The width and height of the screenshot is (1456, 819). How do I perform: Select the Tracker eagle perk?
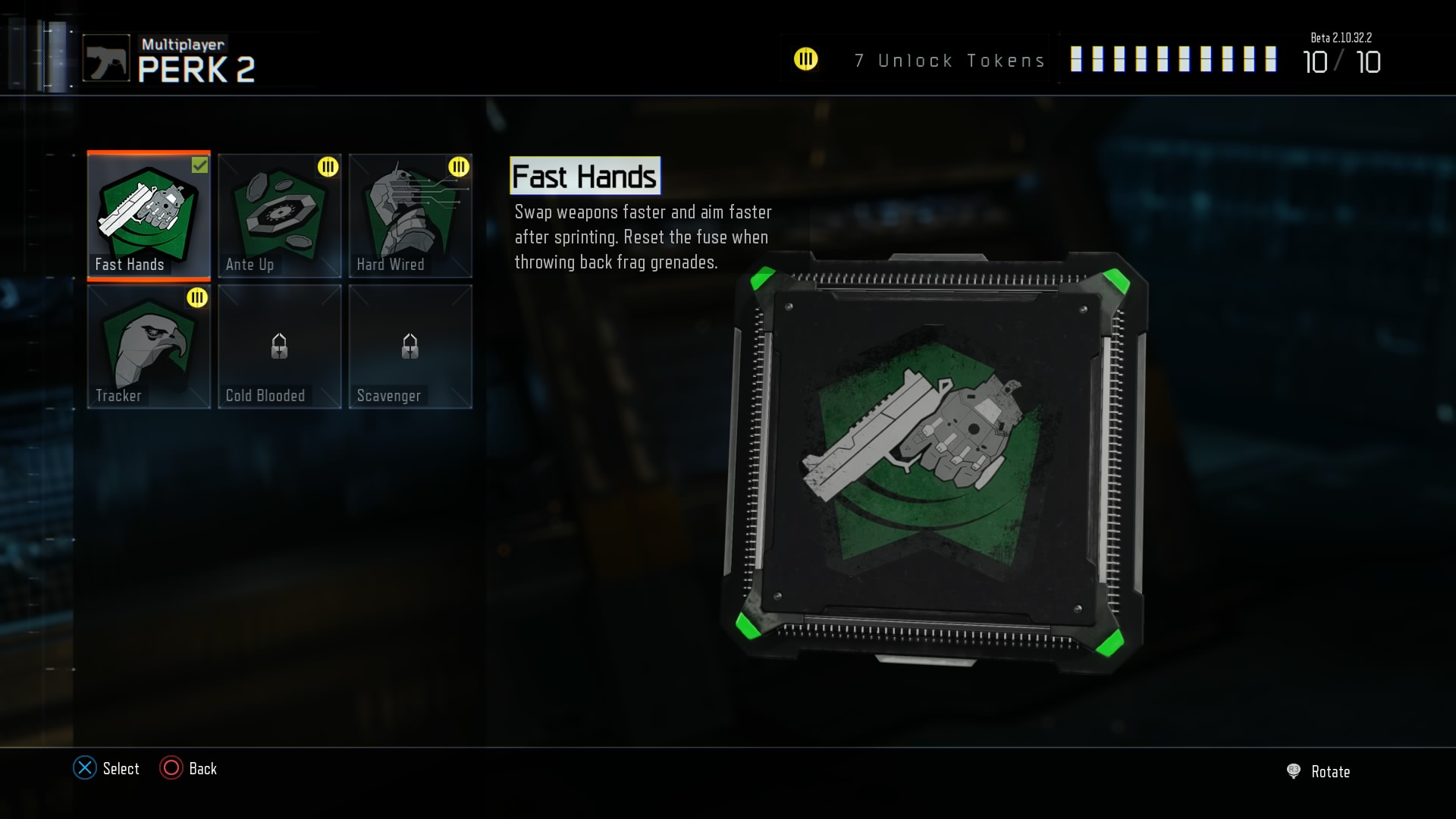point(149,347)
